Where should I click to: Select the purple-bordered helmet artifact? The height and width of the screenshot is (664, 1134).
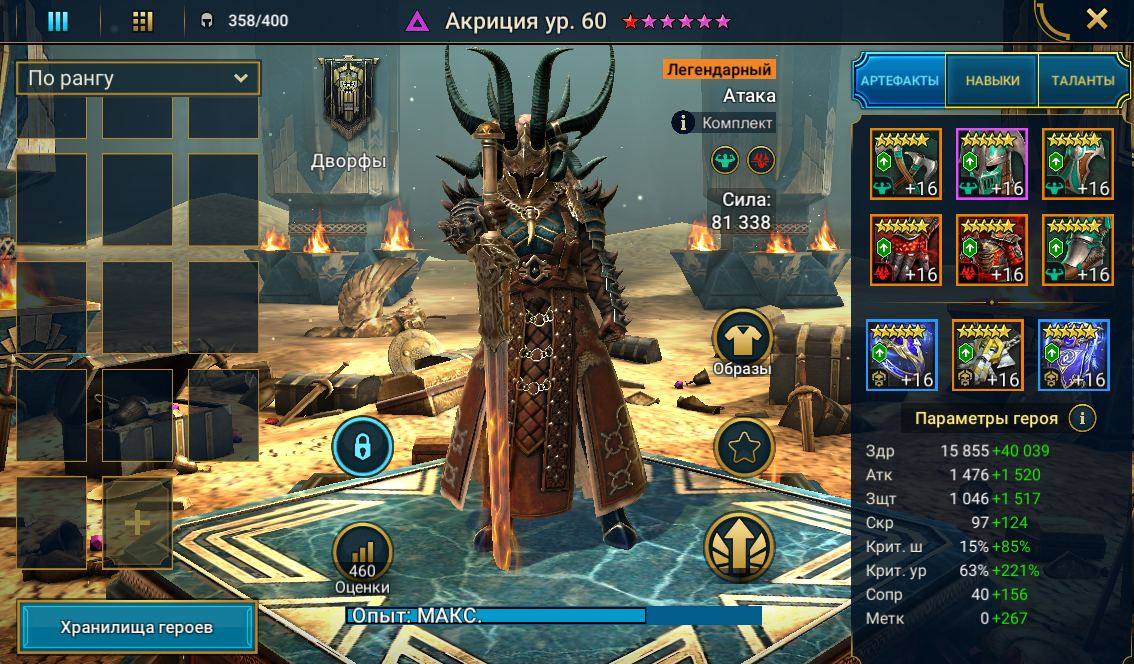(x=992, y=164)
